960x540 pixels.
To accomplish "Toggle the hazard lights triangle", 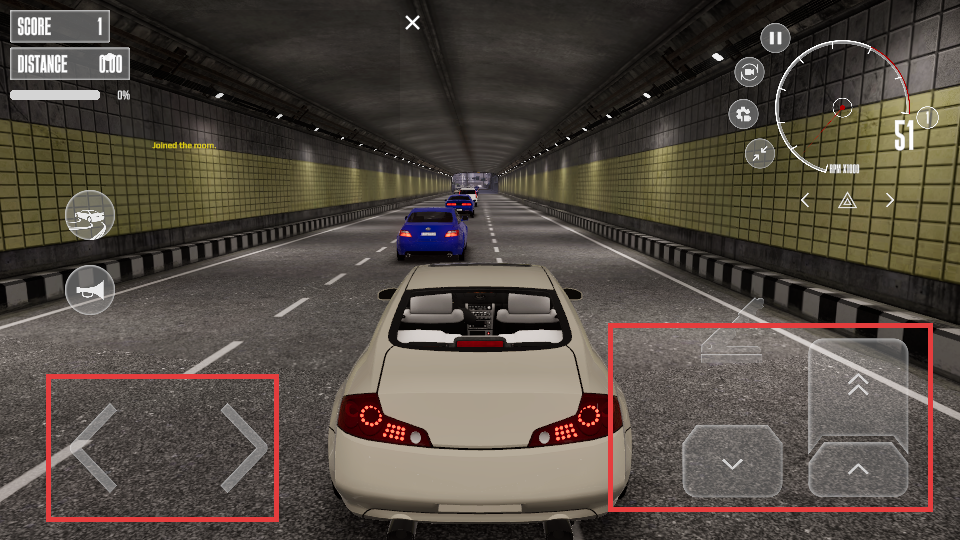I will click(x=847, y=201).
